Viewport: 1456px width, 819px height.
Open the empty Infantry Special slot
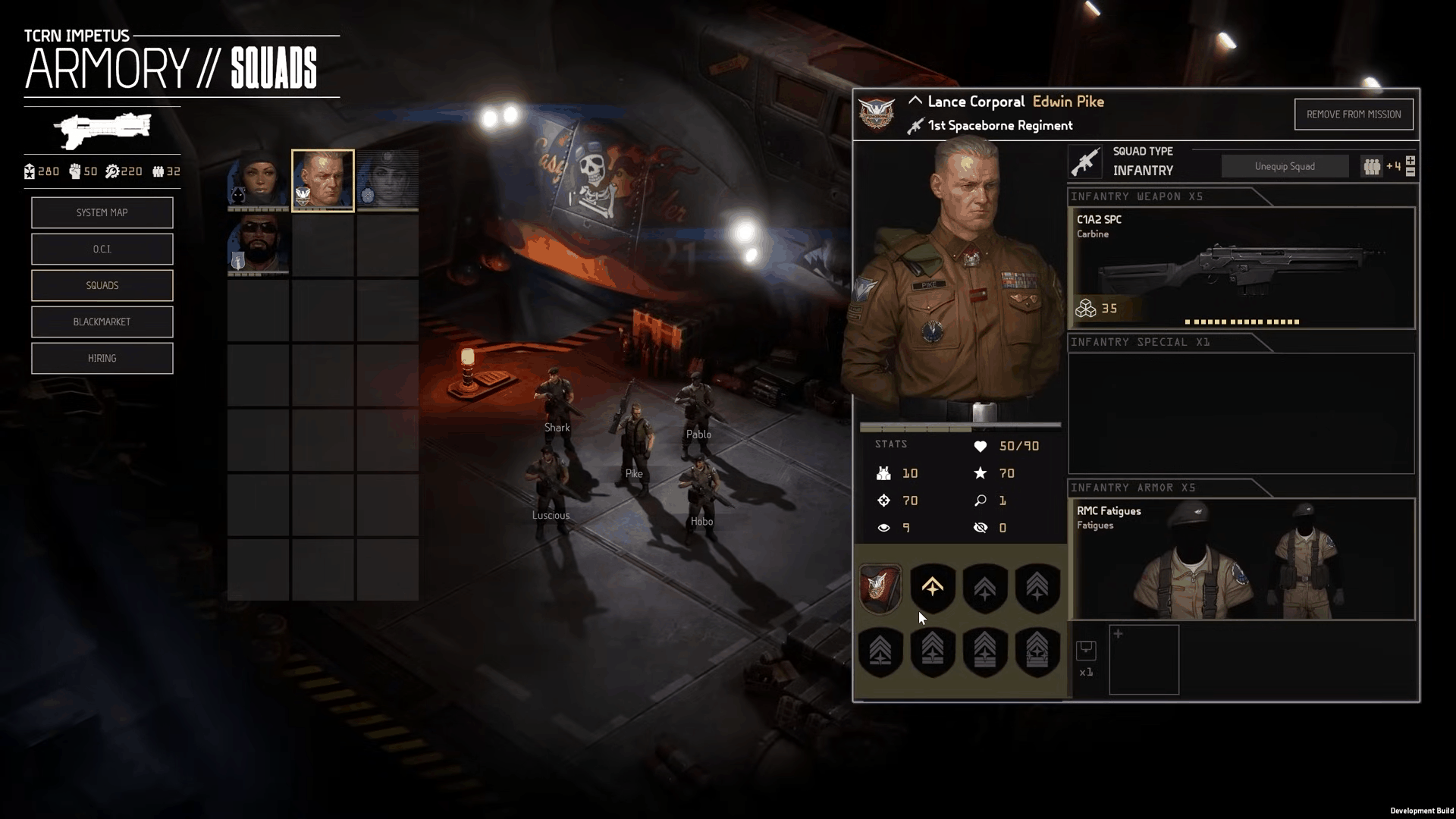1241,413
